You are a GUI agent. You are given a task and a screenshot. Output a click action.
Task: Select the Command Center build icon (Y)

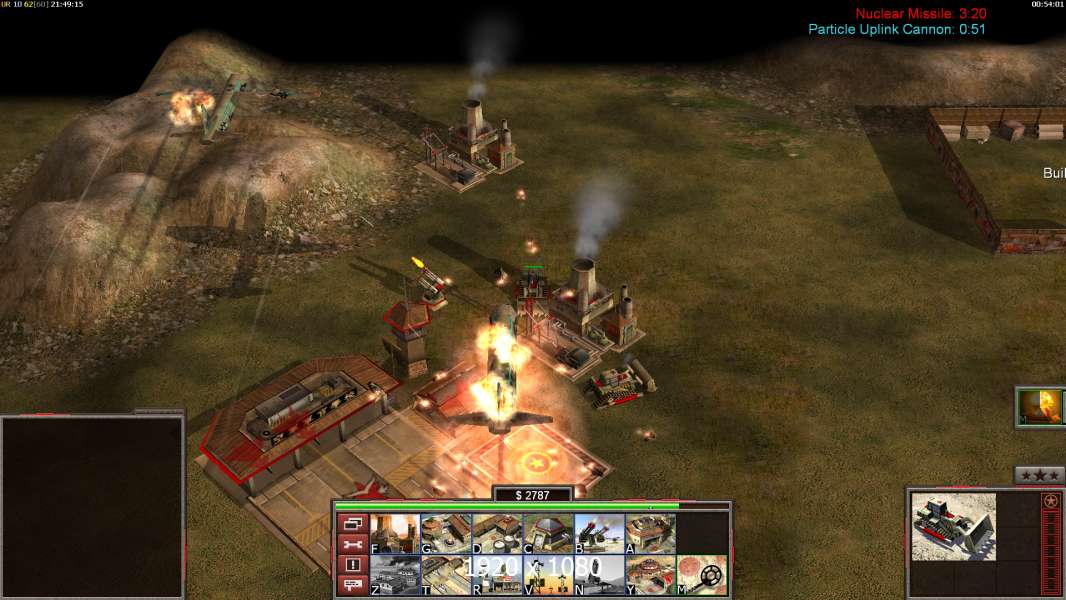(x=650, y=575)
